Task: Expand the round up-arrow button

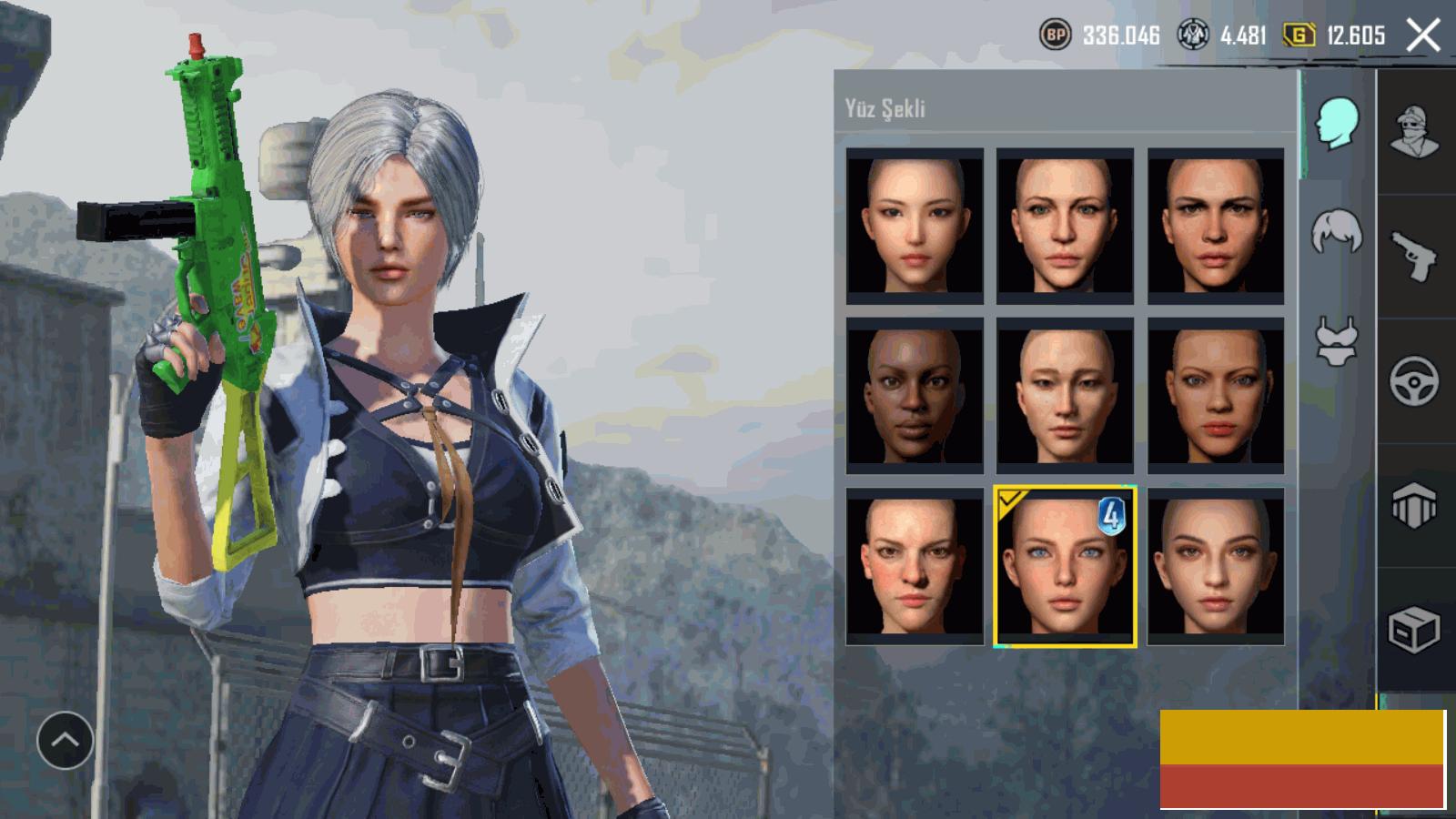Action: pos(65,741)
